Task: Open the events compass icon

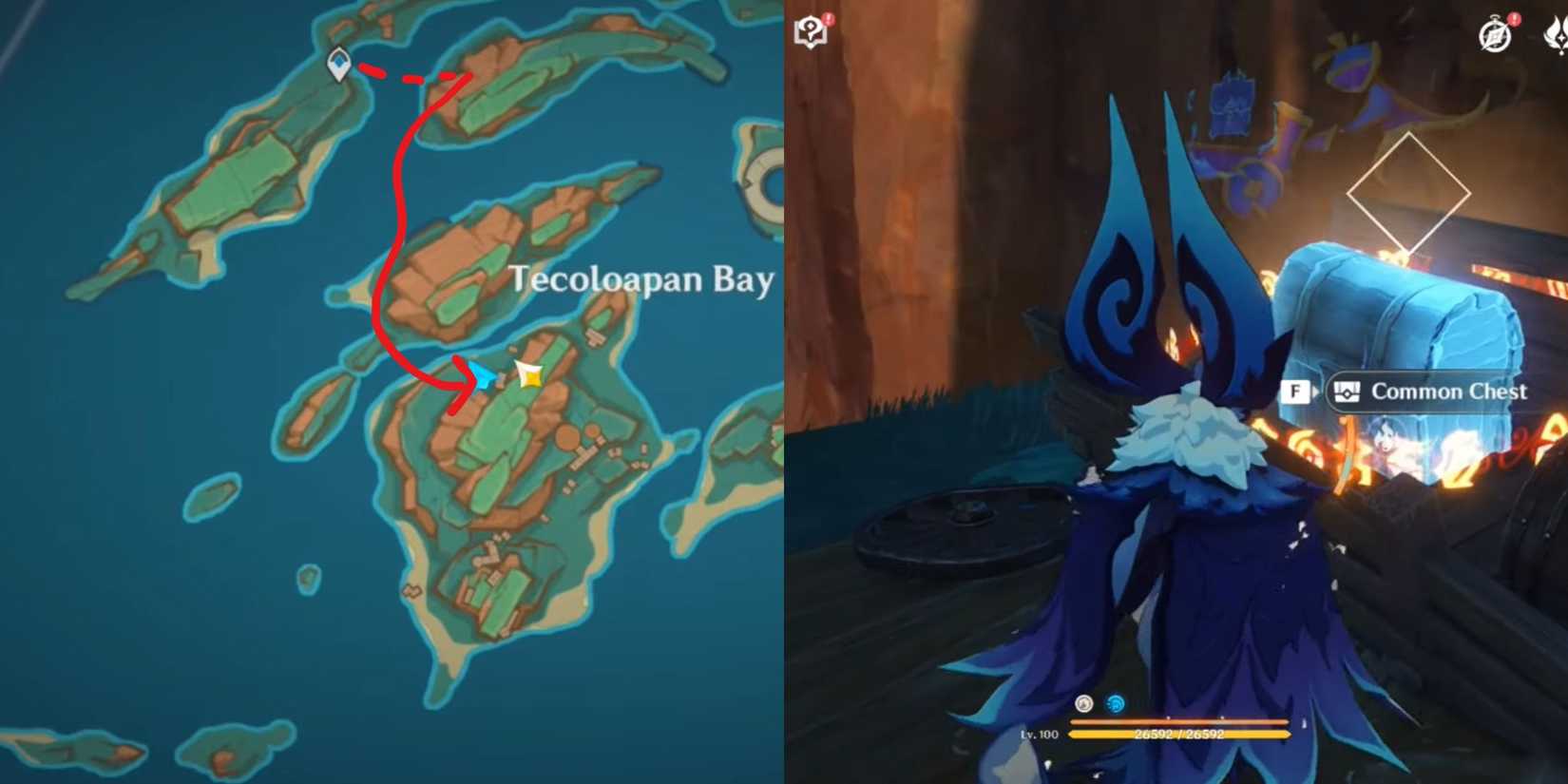Action: tap(1495, 32)
